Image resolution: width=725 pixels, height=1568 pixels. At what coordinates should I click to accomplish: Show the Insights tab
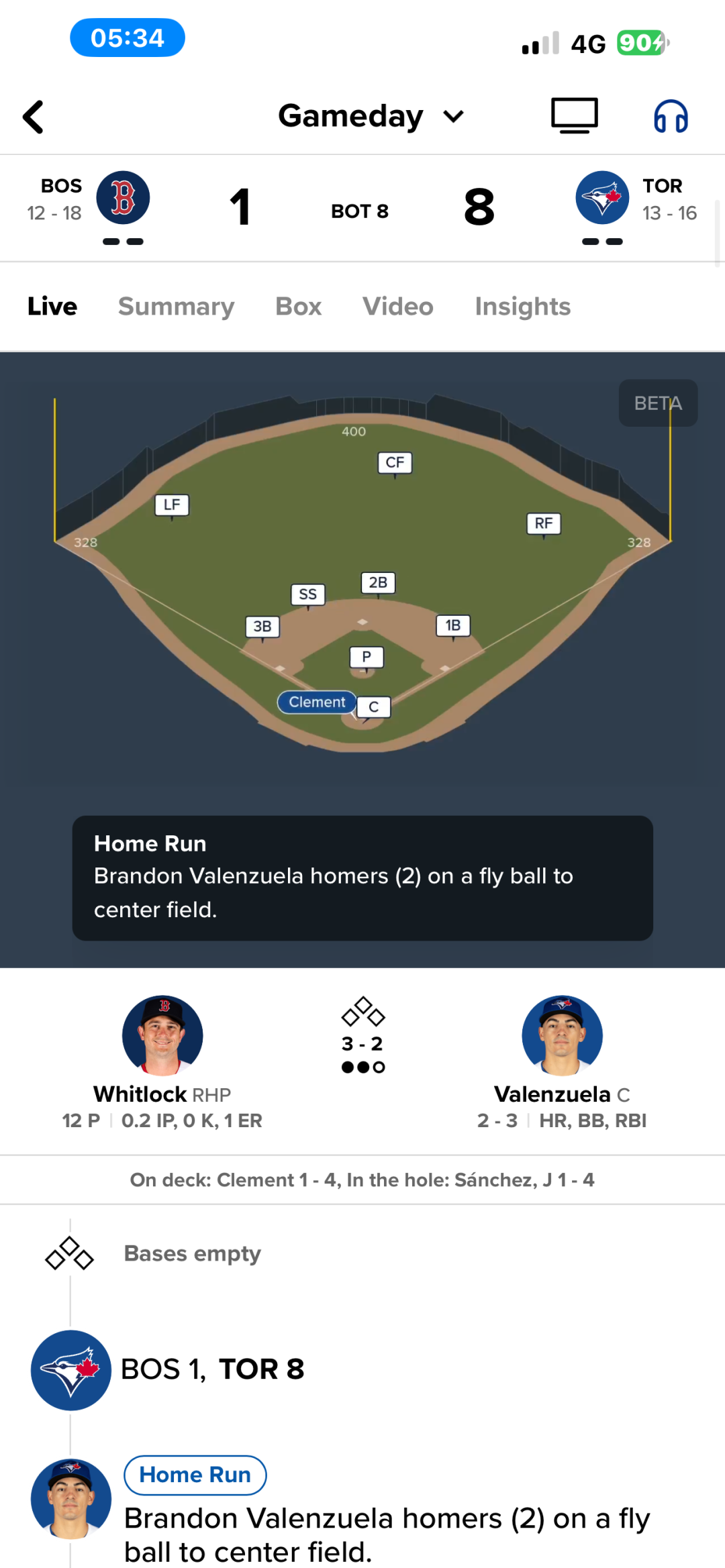point(522,307)
